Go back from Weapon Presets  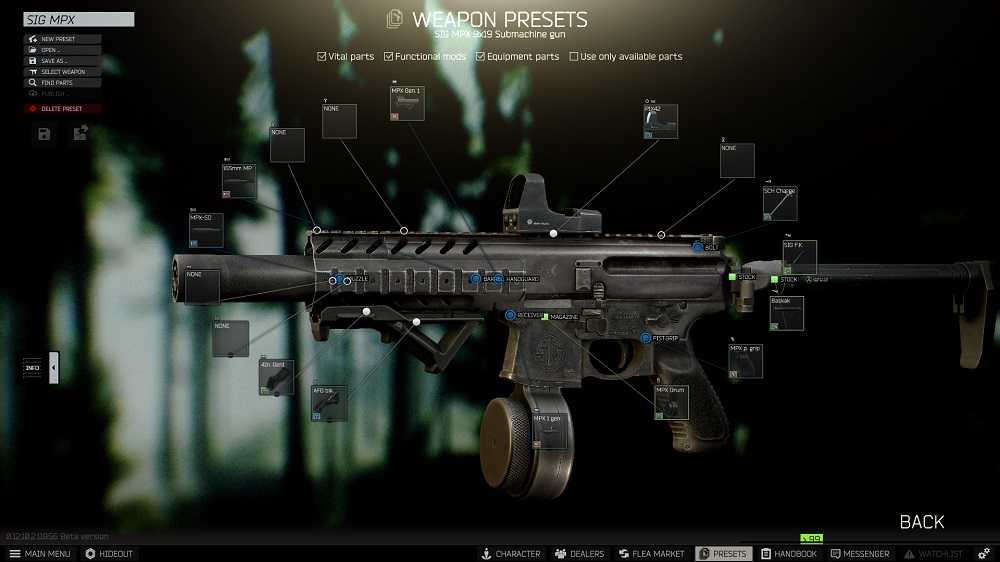921,522
